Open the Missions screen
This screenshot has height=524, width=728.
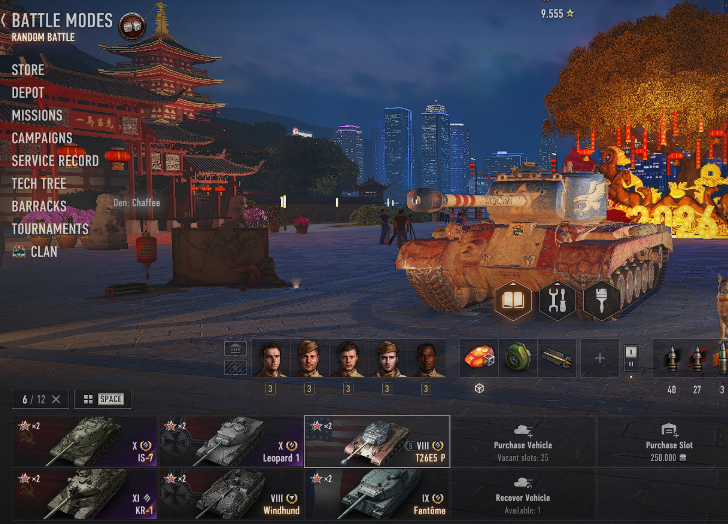[37, 116]
